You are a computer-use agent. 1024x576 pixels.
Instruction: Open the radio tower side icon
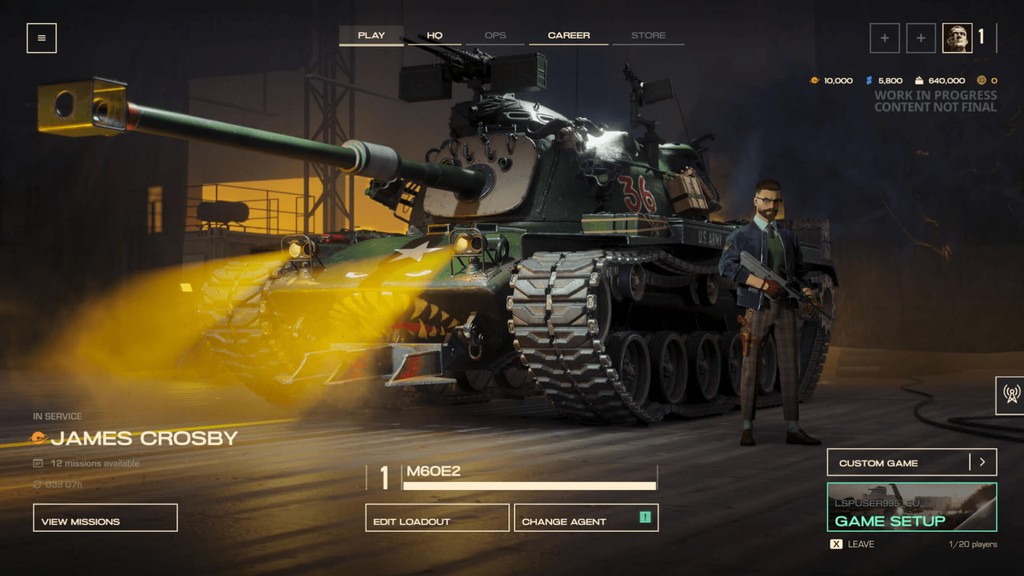point(1010,394)
